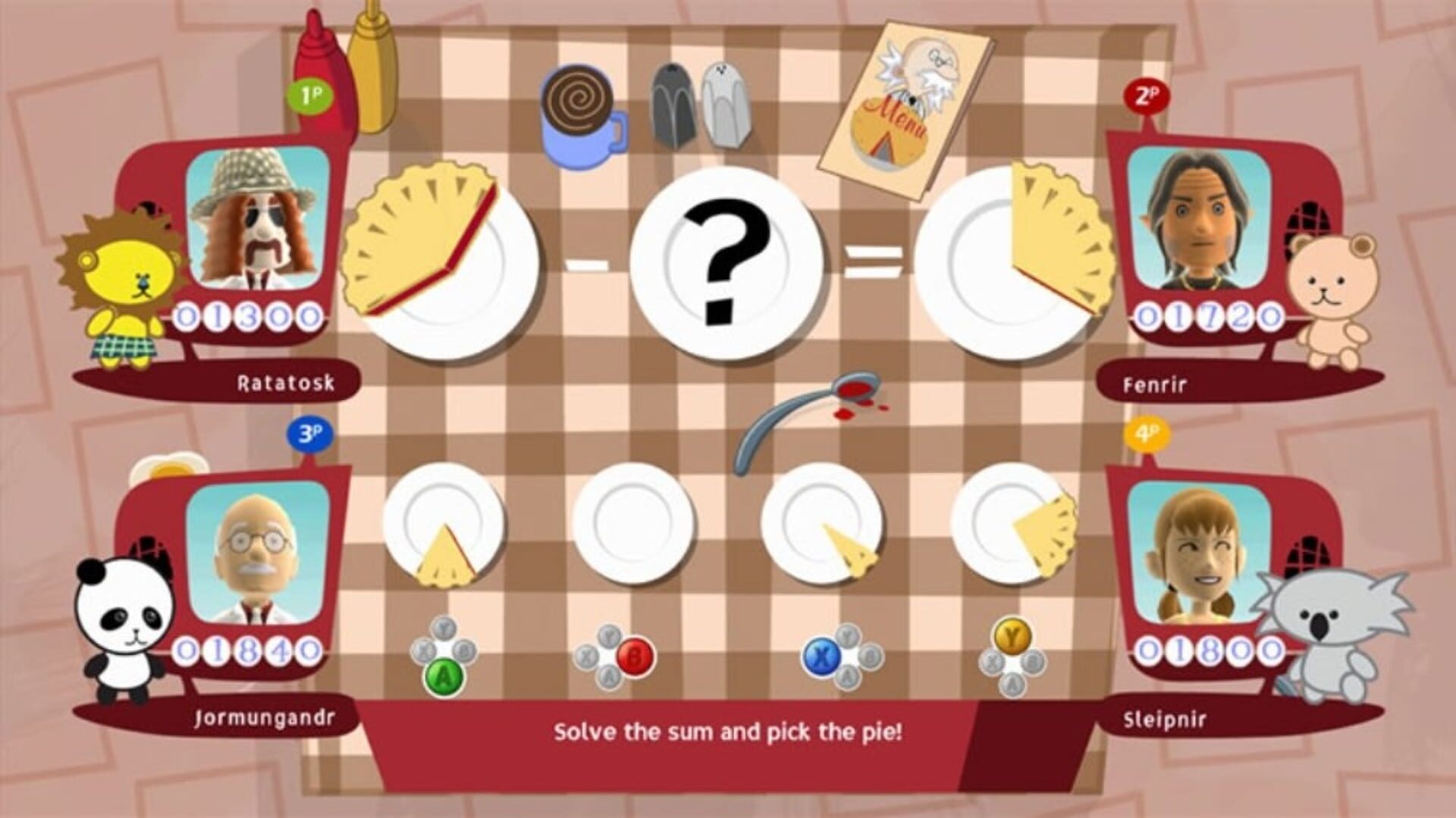Select Jormungandr's name tab

click(265, 716)
